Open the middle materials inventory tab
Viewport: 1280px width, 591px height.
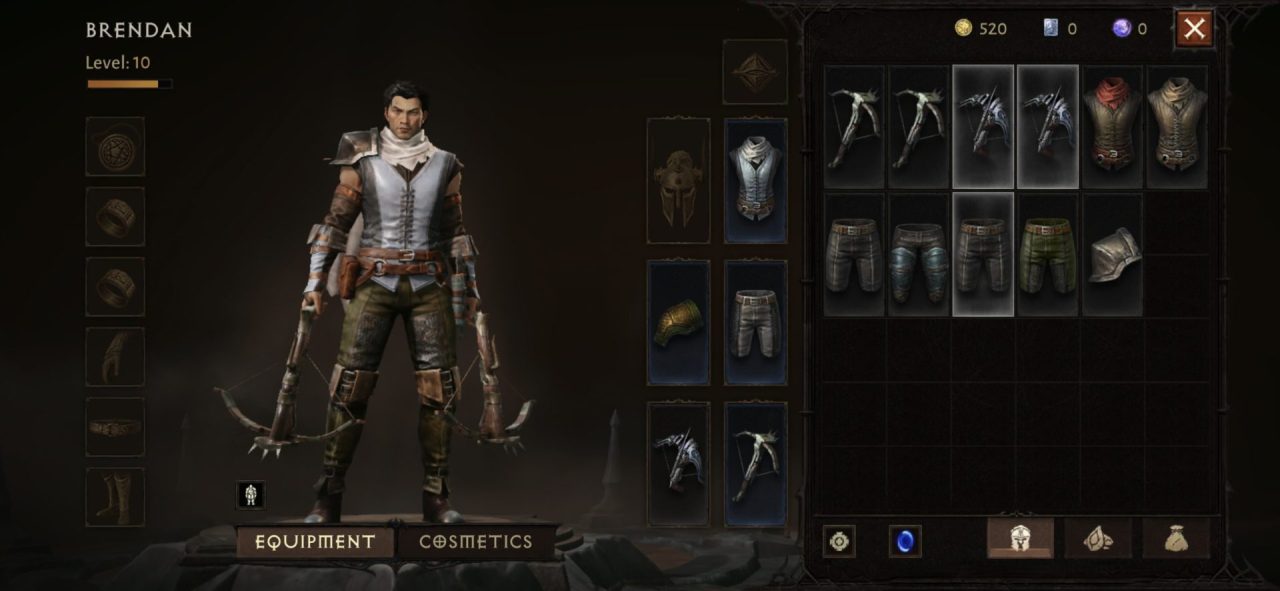[x=1098, y=539]
